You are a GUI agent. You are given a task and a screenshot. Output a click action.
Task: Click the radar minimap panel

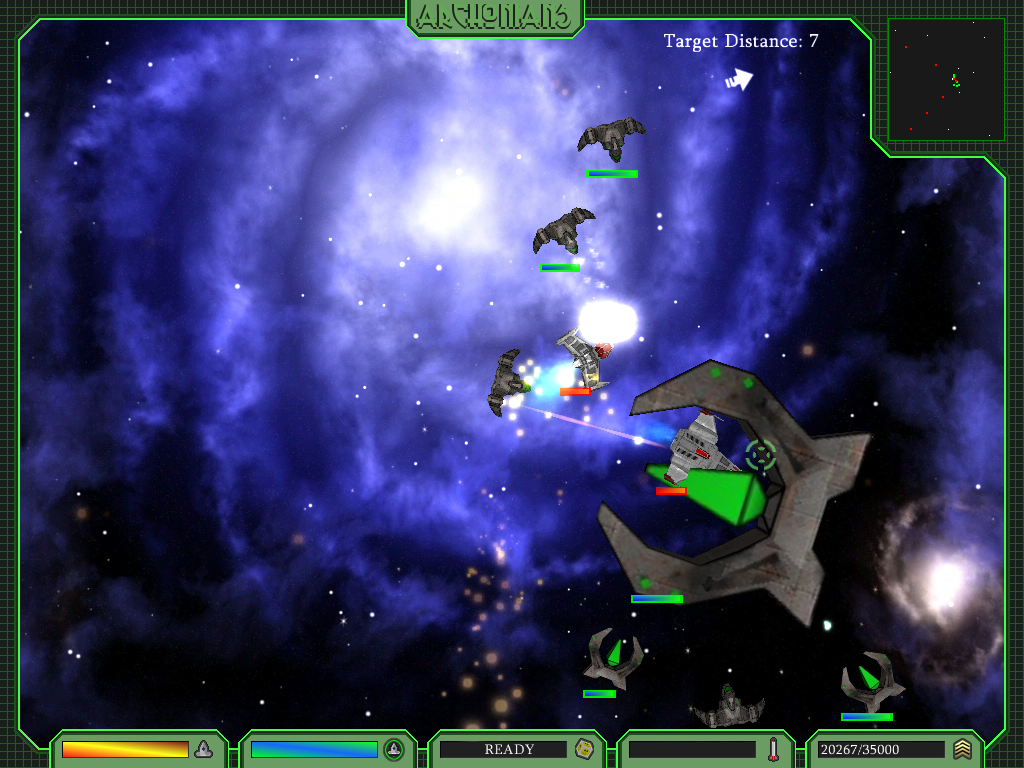[945, 79]
